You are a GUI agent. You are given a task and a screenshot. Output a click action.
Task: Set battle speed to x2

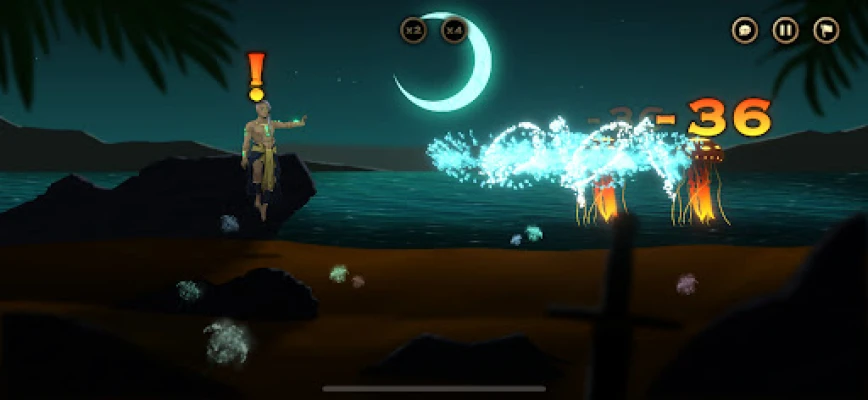click(x=413, y=30)
